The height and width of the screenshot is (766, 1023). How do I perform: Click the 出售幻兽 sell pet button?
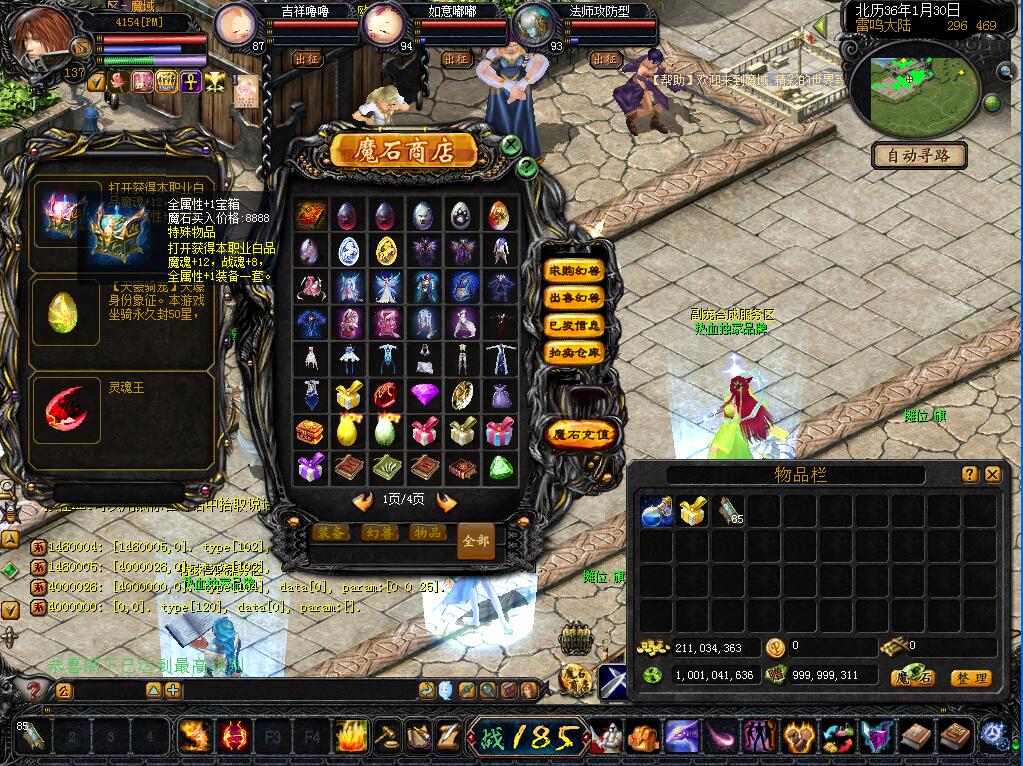[x=574, y=298]
